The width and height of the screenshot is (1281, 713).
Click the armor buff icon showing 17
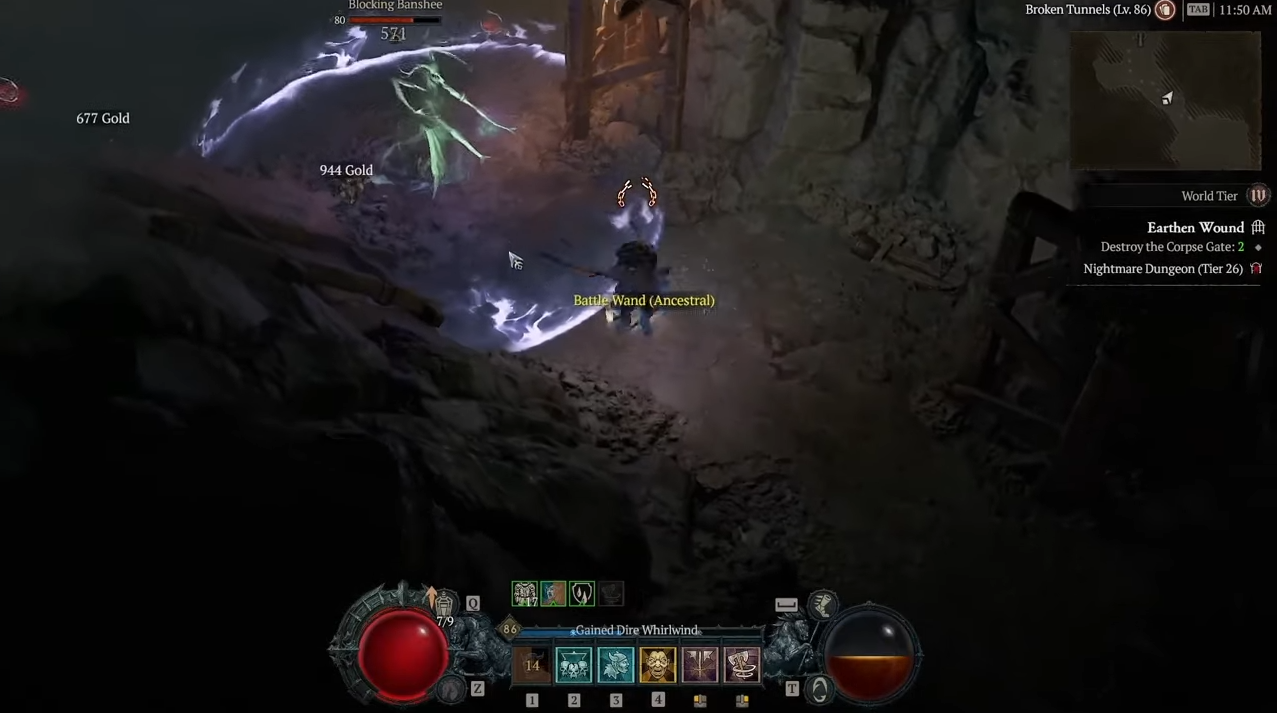tap(525, 594)
